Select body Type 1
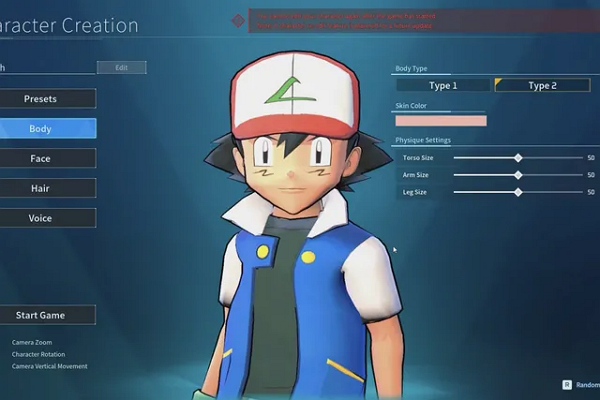The height and width of the screenshot is (400, 600). (x=441, y=86)
